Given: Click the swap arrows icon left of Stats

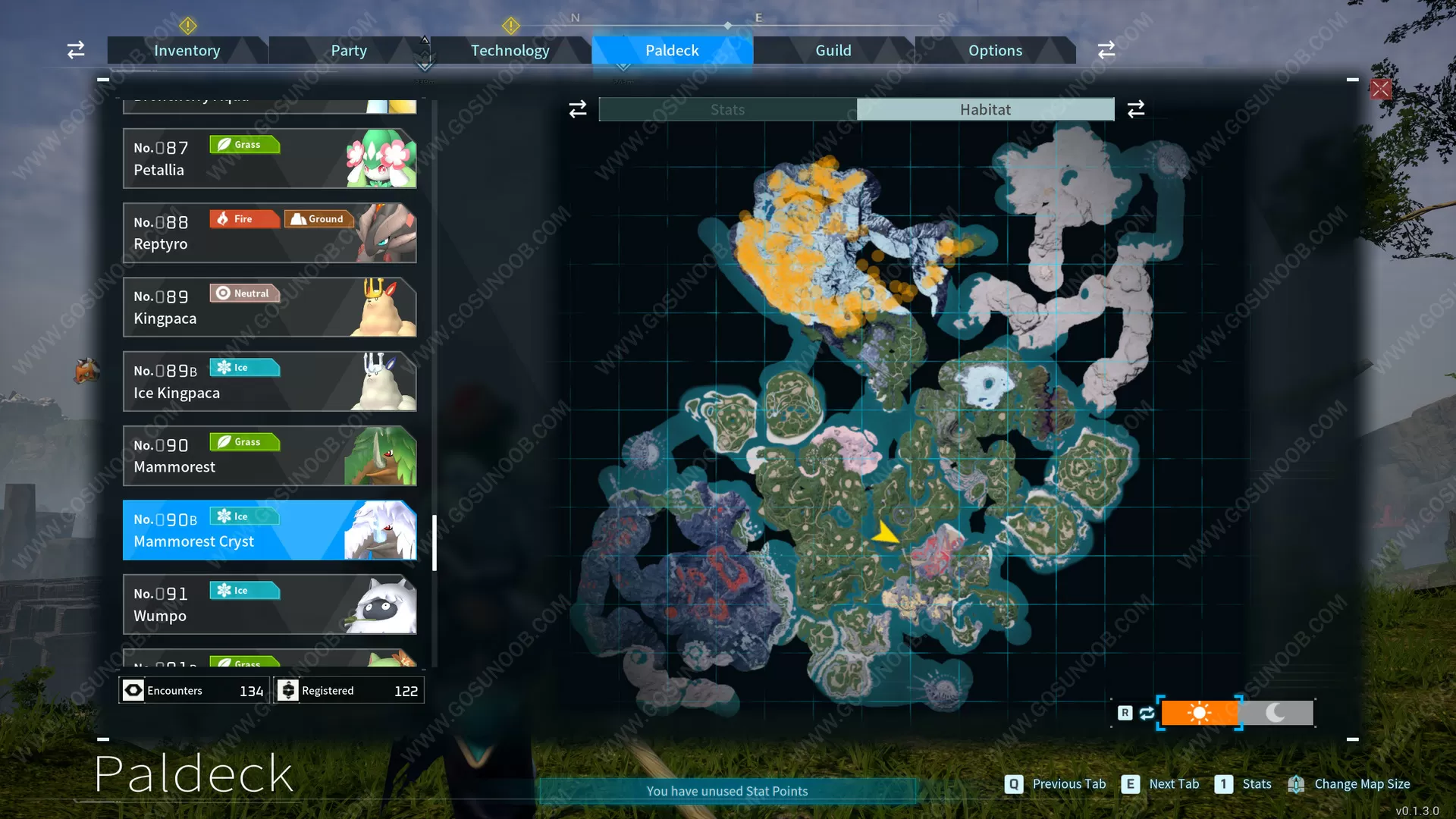Looking at the screenshot, I should point(577,108).
